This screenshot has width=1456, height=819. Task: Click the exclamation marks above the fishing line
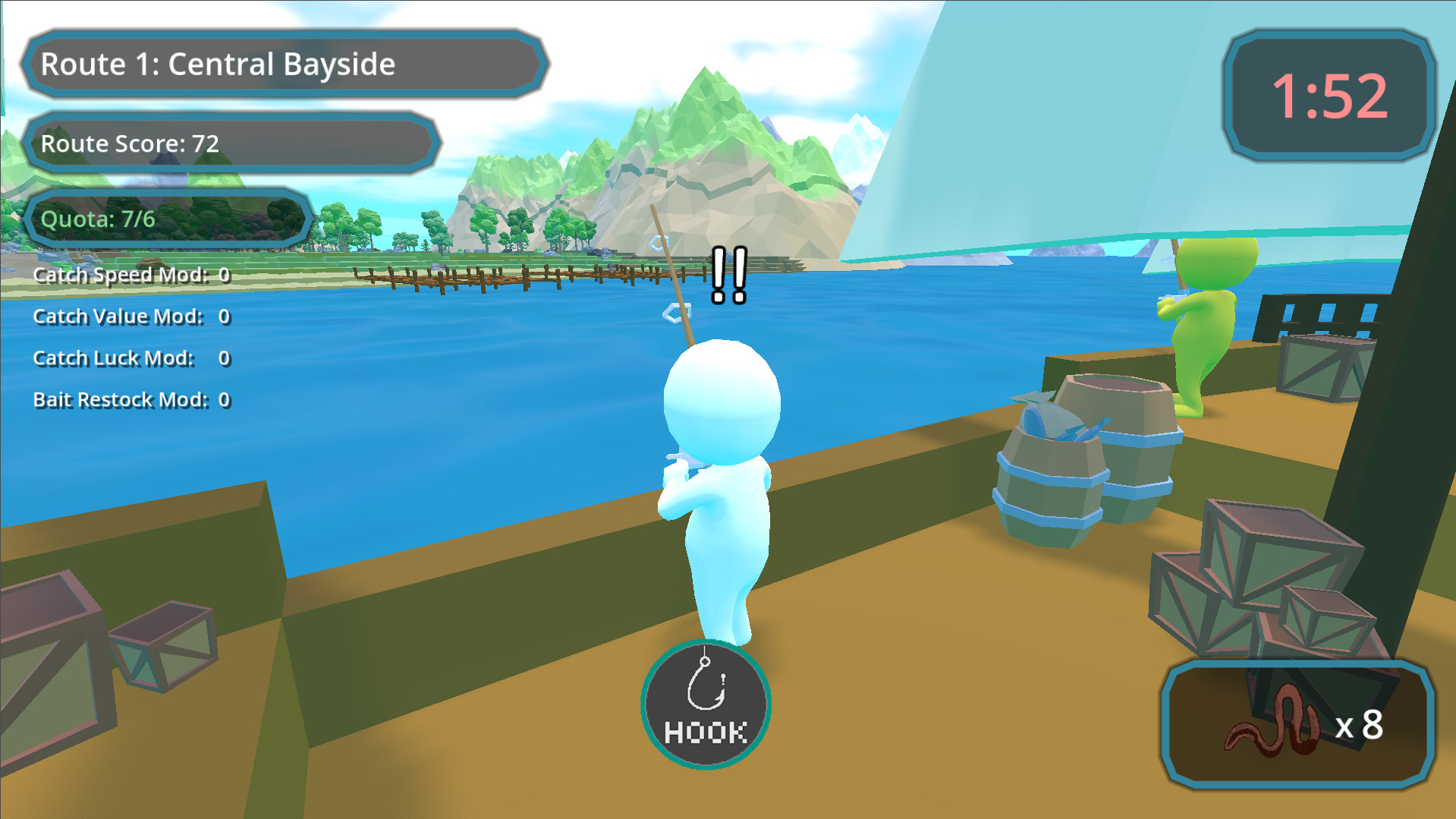pos(728,273)
